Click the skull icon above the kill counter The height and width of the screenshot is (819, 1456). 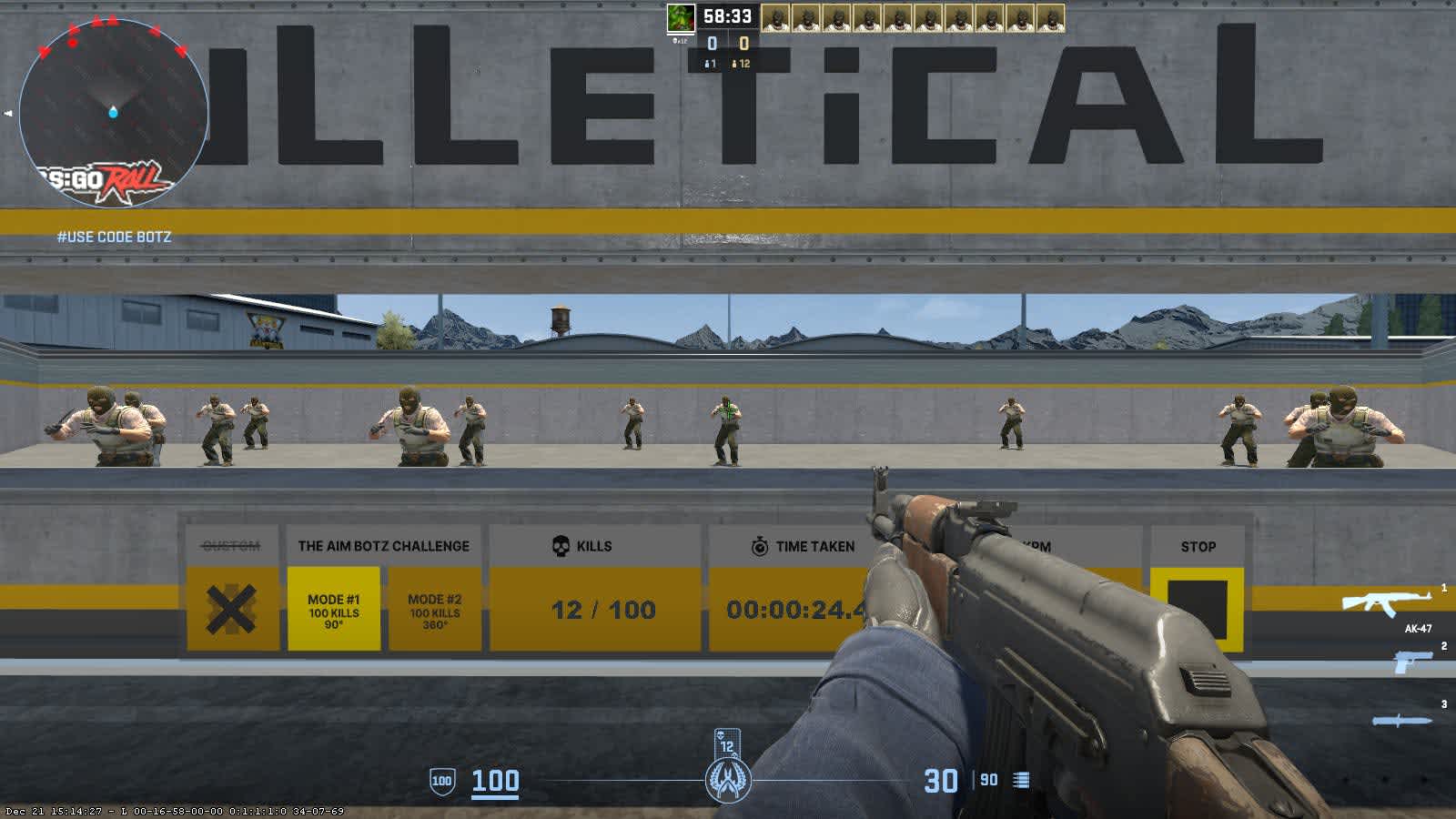coord(559,546)
